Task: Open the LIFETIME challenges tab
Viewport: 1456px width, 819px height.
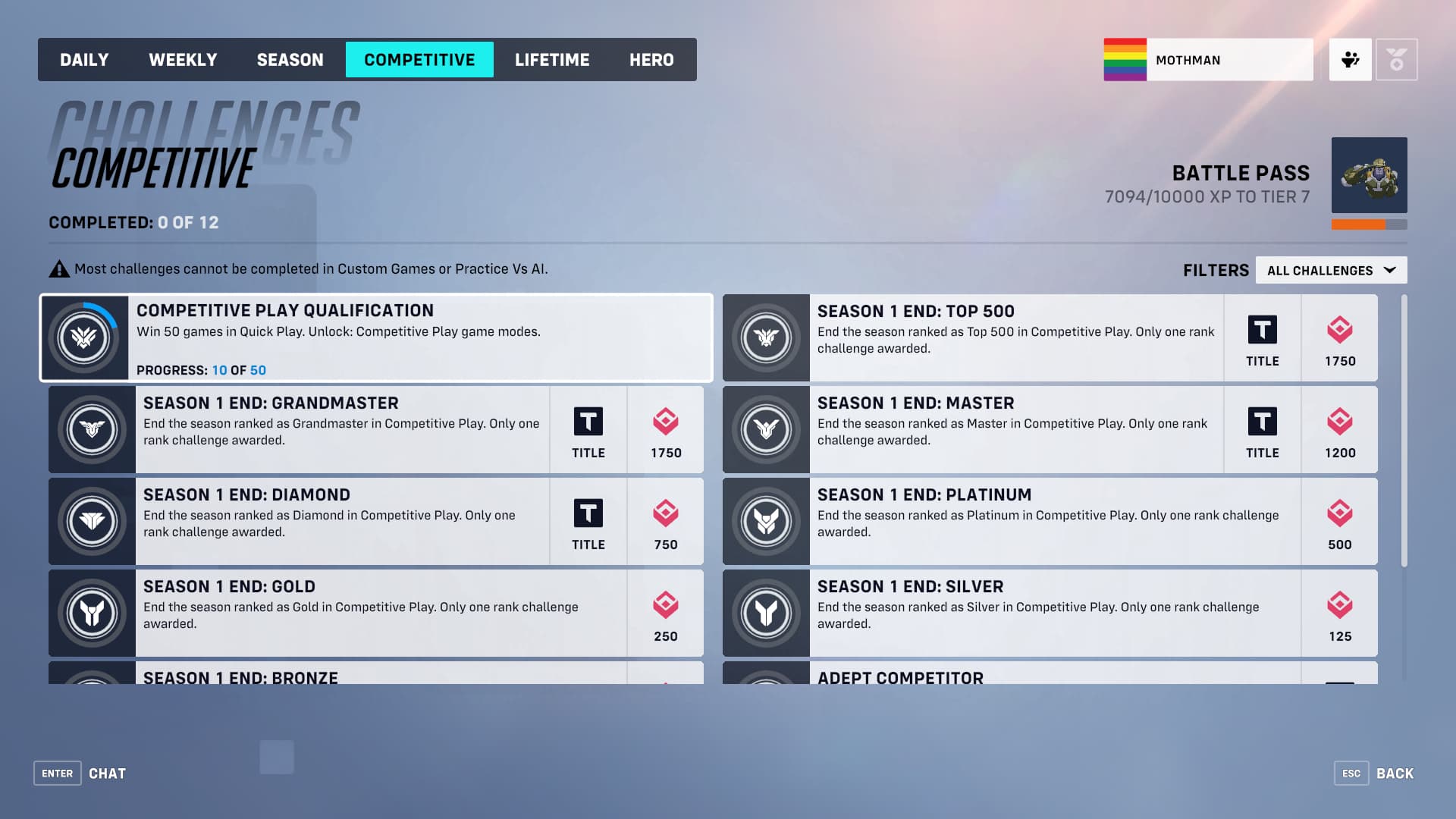Action: (x=552, y=59)
